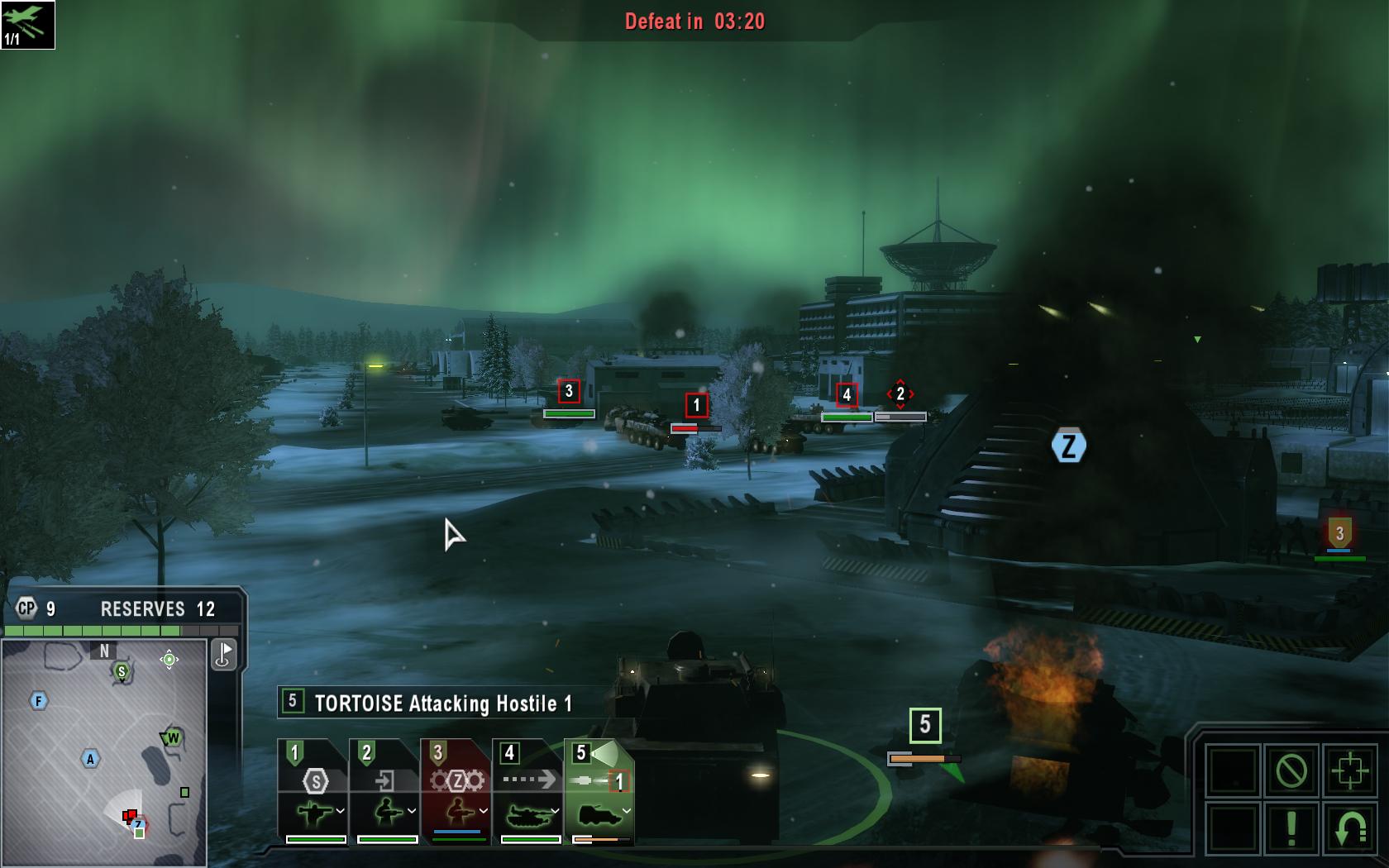Target hostile unit marker 4
This screenshot has height=868, width=1389.
point(846,395)
